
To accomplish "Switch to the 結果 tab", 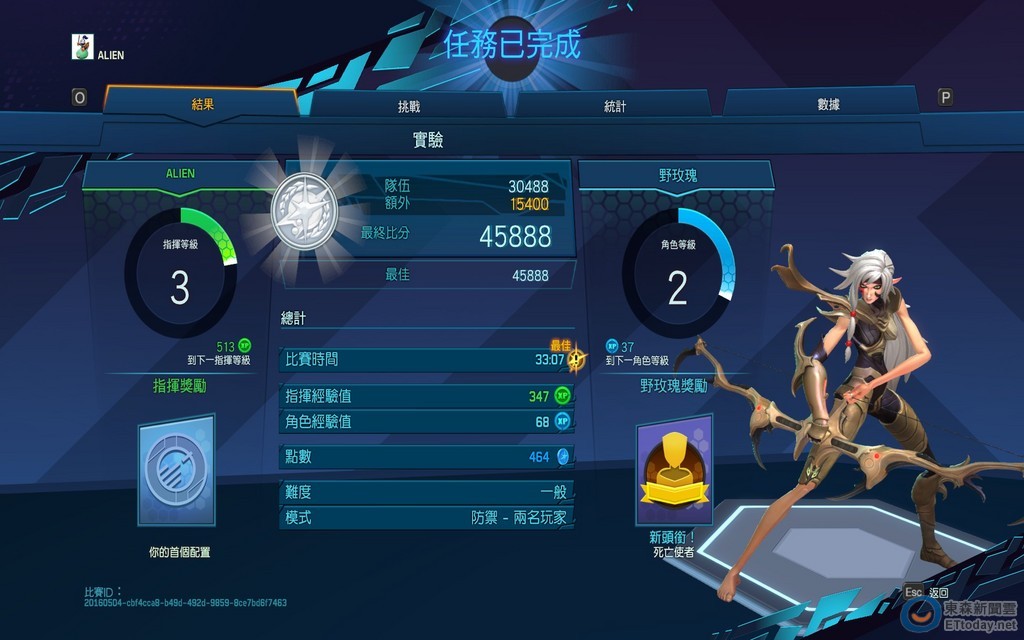I will pos(203,103).
